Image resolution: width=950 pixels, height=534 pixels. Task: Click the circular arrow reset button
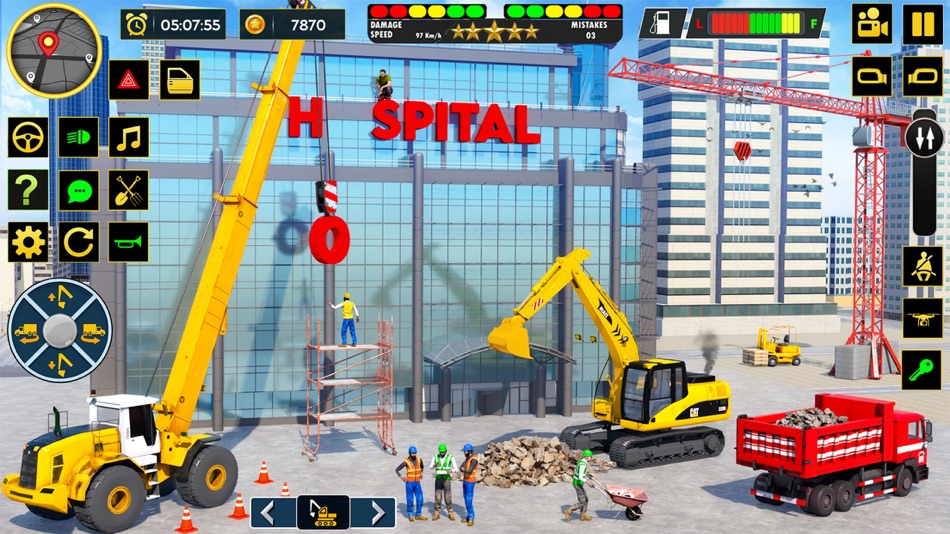pyautogui.click(x=78, y=242)
